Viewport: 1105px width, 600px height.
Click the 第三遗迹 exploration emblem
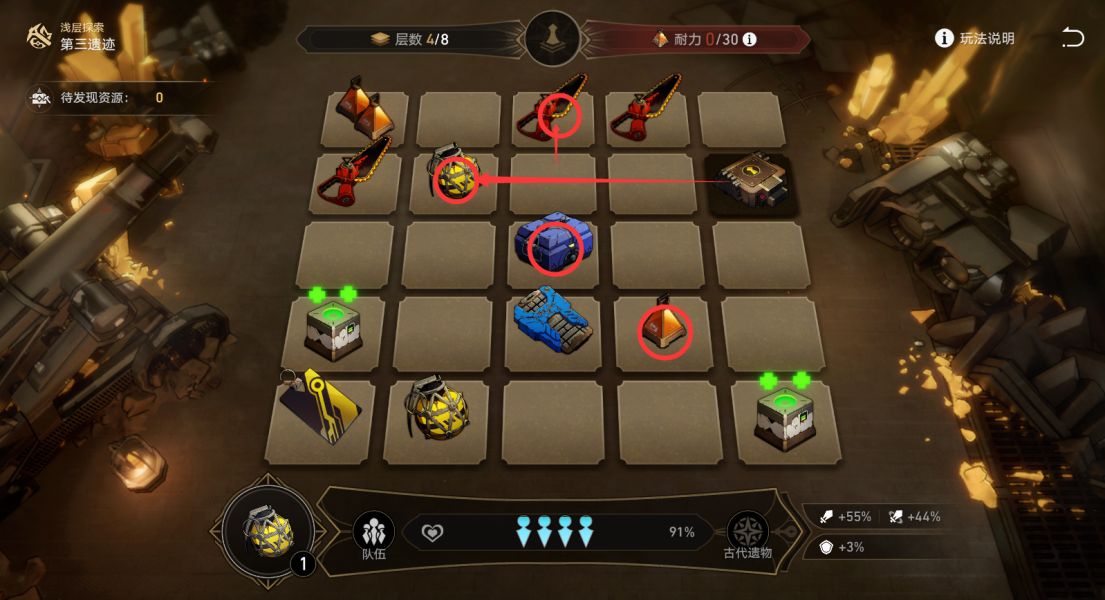(41, 36)
